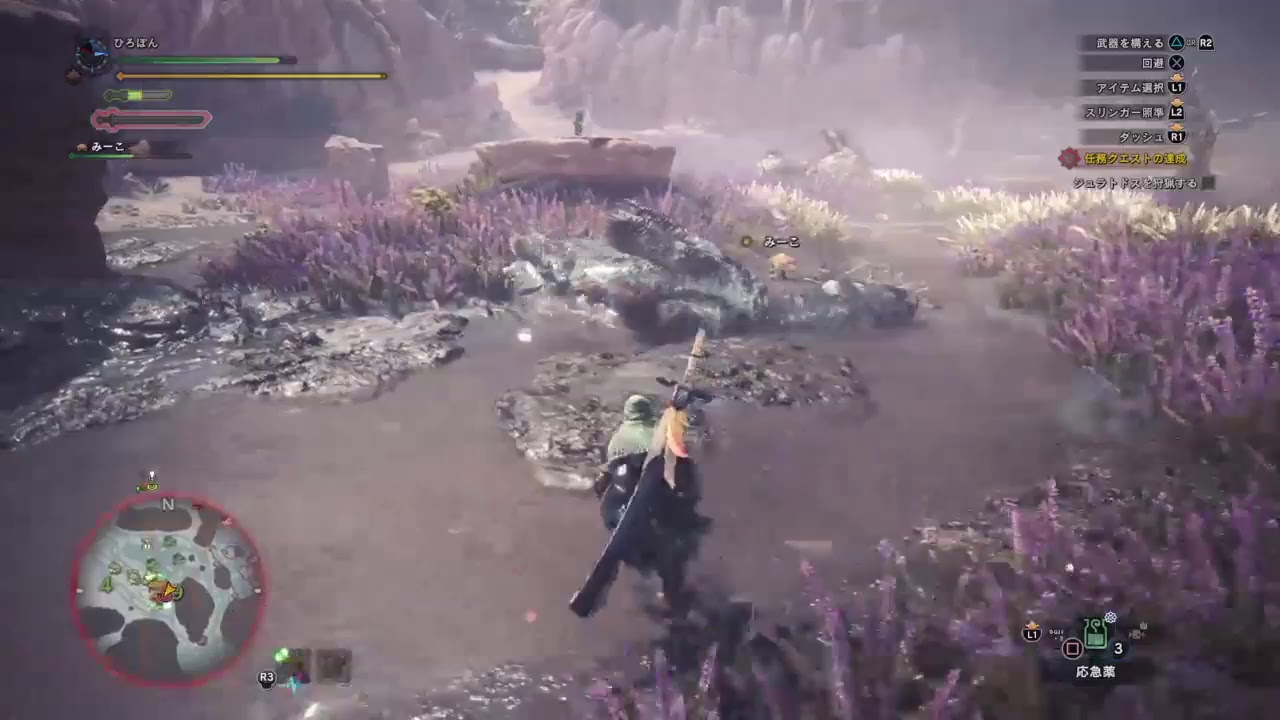1280x720 pixels.
Task: Click ひろぽん's green health bar
Action: point(200,60)
